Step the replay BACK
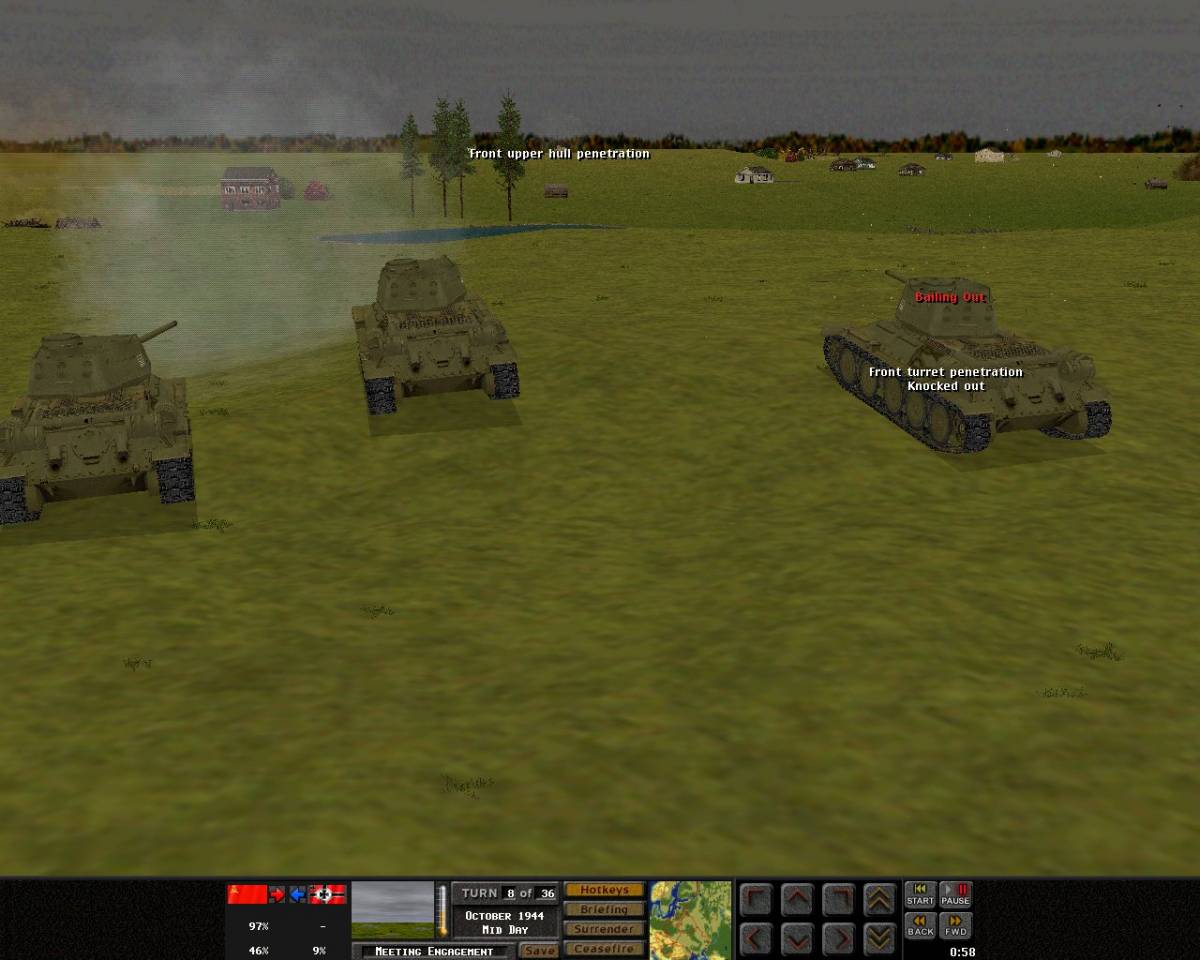This screenshot has height=960, width=1200. [x=920, y=926]
